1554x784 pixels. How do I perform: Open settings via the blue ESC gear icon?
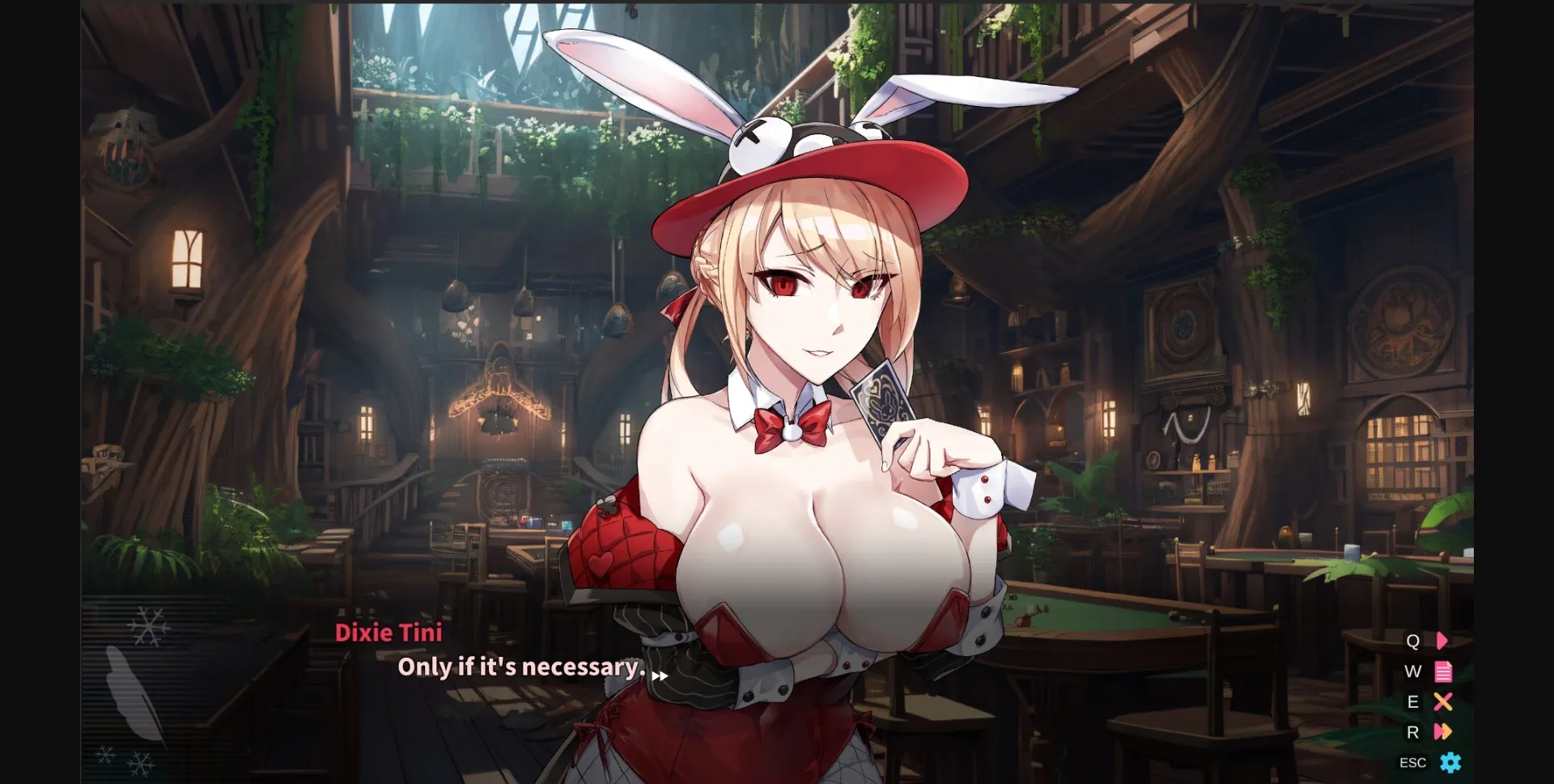(x=1448, y=762)
